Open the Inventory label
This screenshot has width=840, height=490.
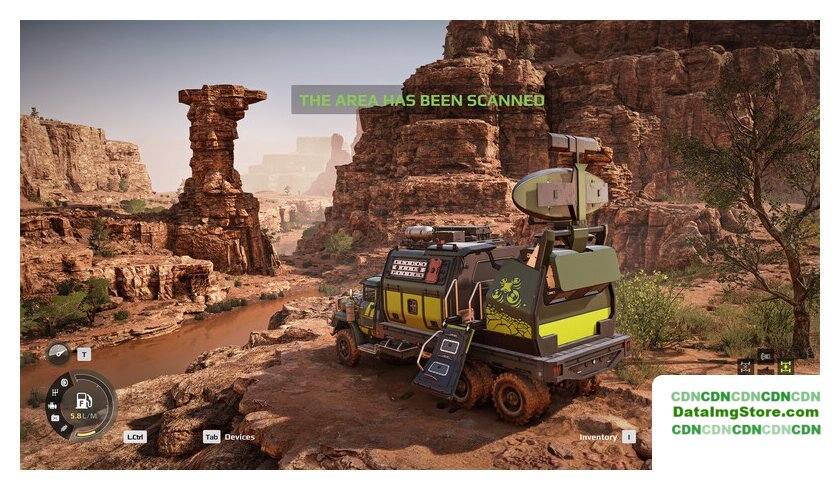(x=598, y=437)
